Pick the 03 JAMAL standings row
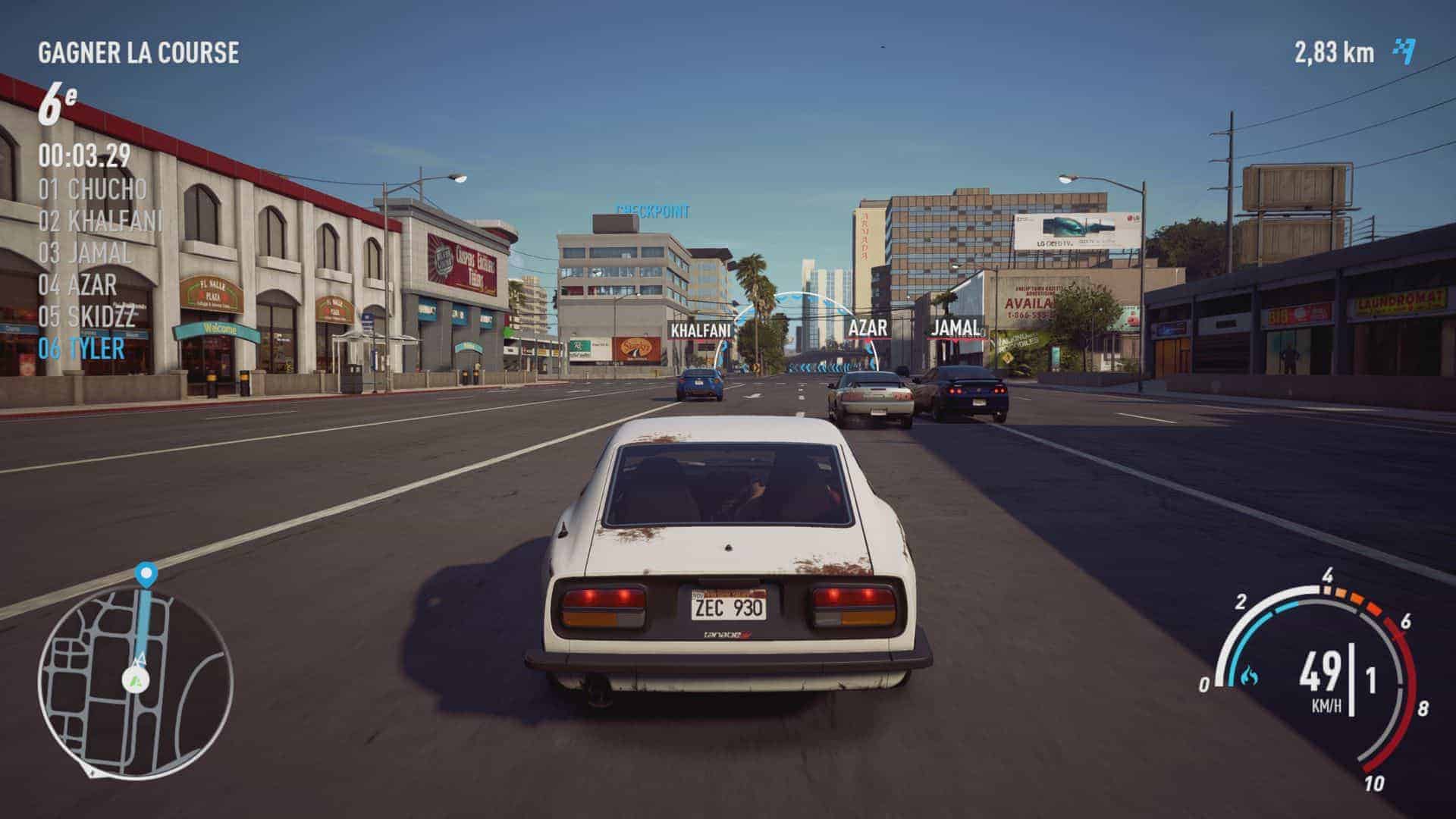This screenshot has height=819, width=1456. click(85, 253)
